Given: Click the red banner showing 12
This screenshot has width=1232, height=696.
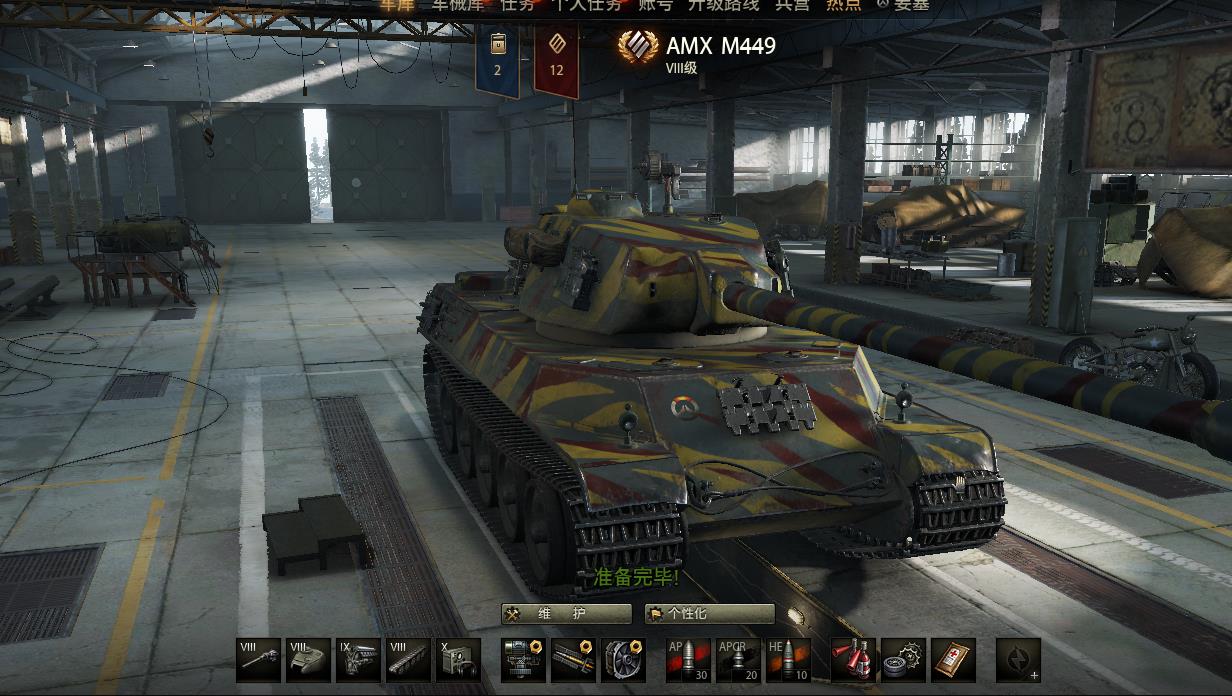Looking at the screenshot, I should click(556, 63).
